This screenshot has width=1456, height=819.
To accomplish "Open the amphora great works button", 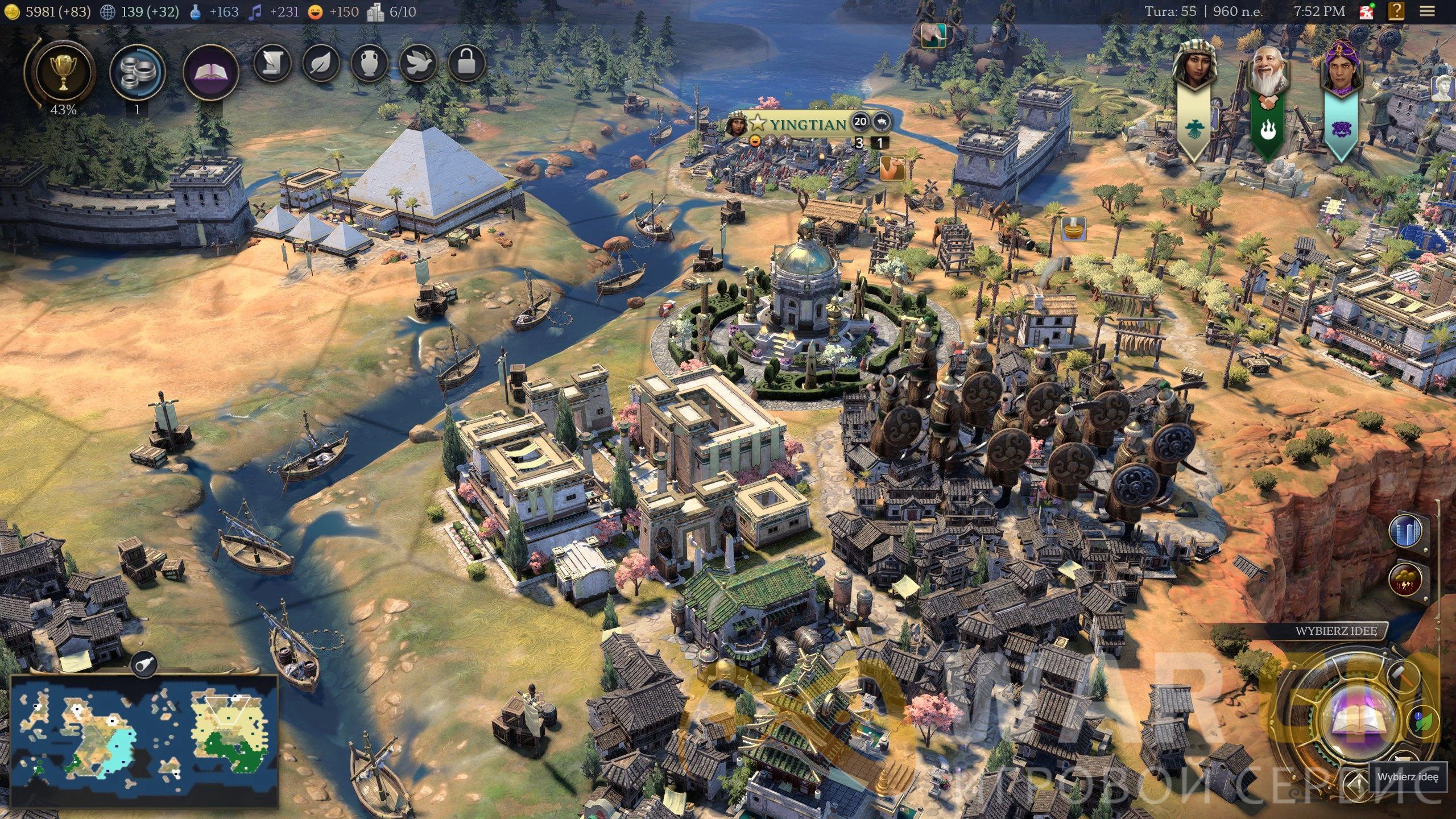I will (x=370, y=63).
